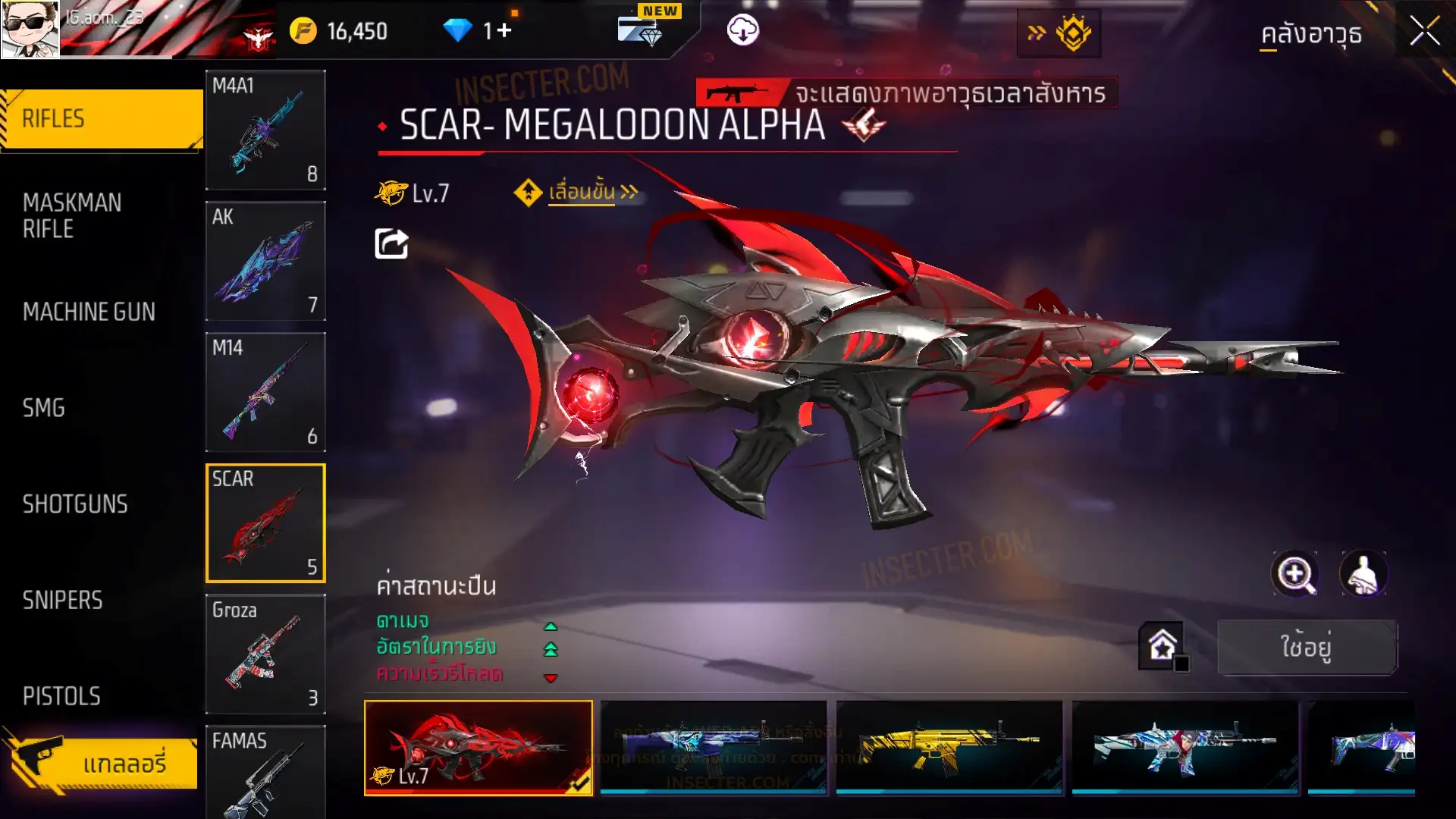Zoom in with the magnifier button
Viewport: 1456px width, 819px height.
click(1294, 574)
